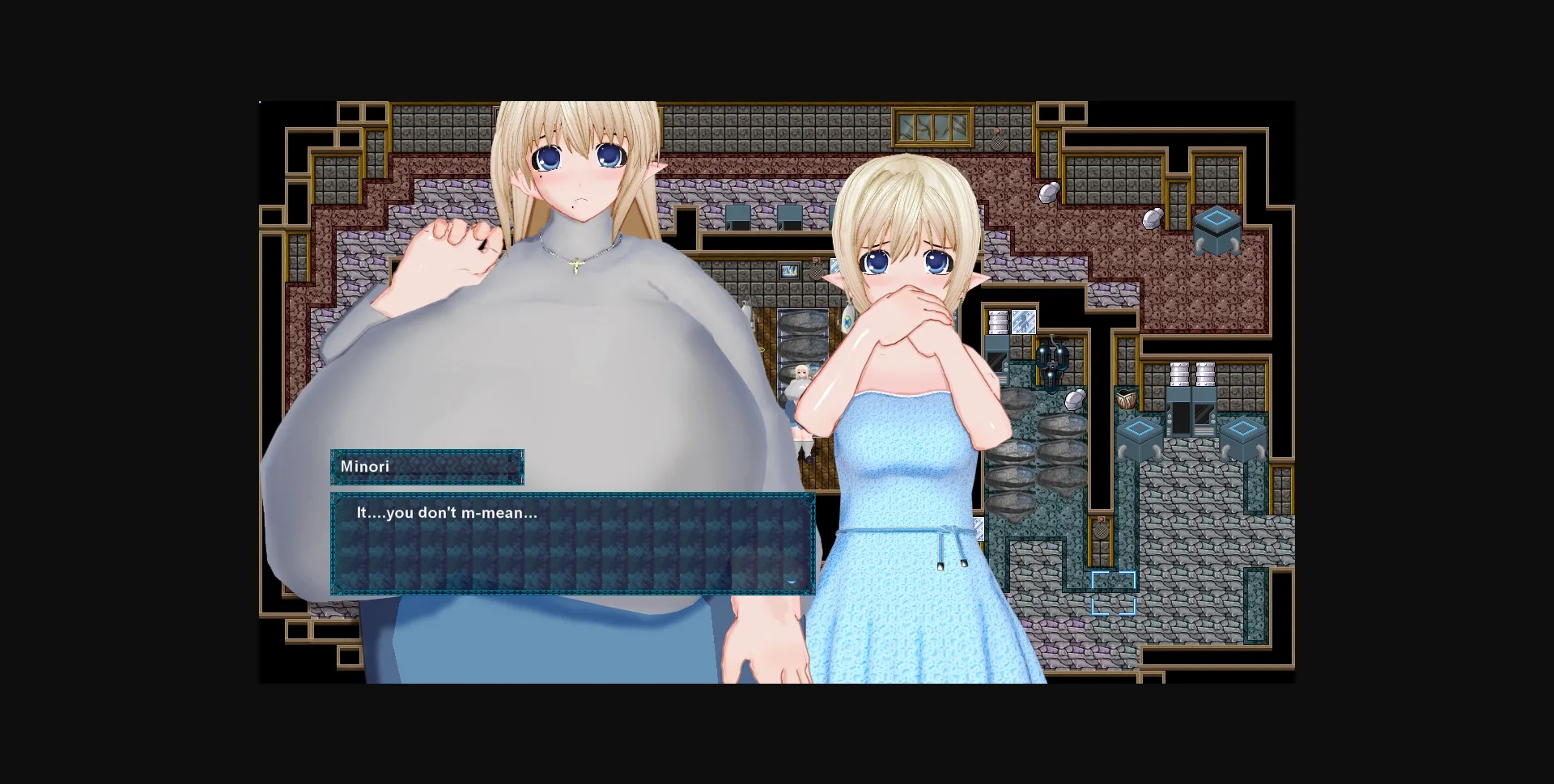
Task: Click the dark vending machine between the two cubes
Action: tap(1191, 419)
